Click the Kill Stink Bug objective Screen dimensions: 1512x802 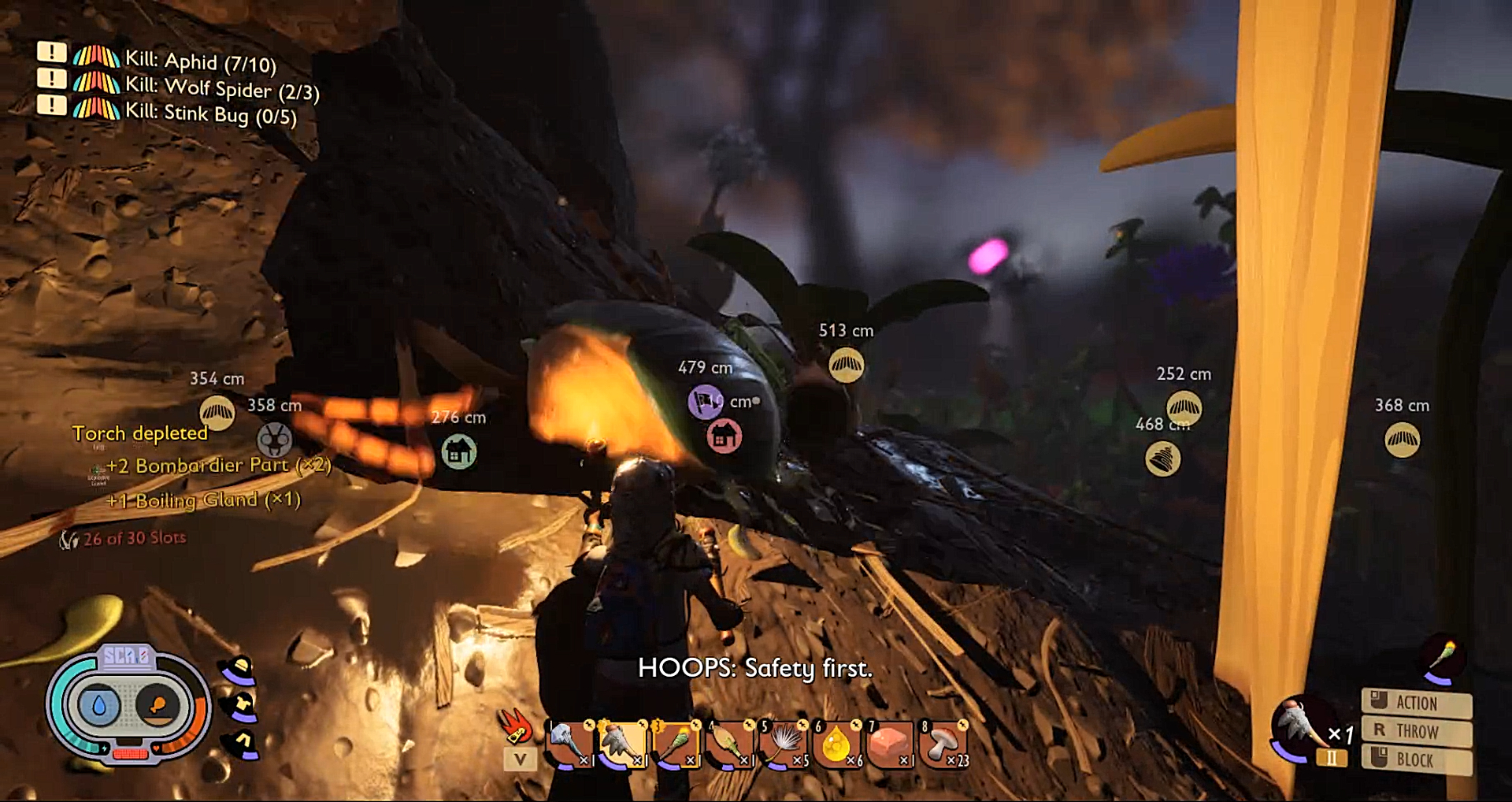tap(210, 113)
